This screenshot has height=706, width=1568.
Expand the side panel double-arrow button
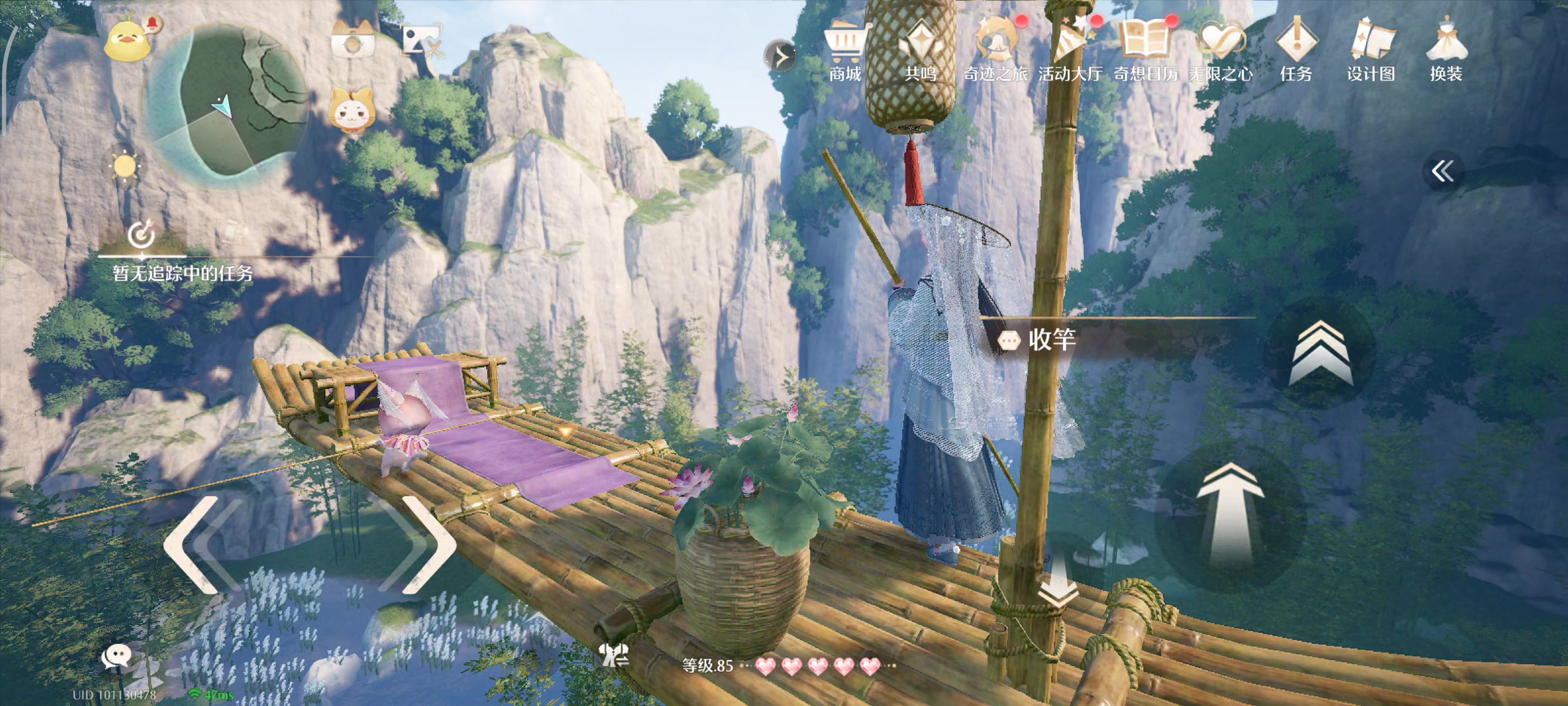pyautogui.click(x=1442, y=171)
